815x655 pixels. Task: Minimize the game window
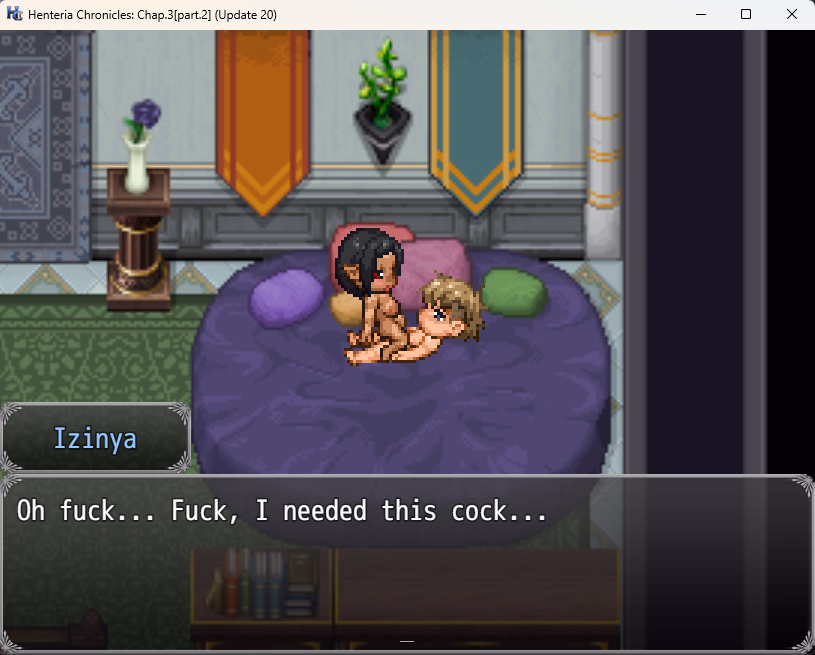[x=700, y=14]
